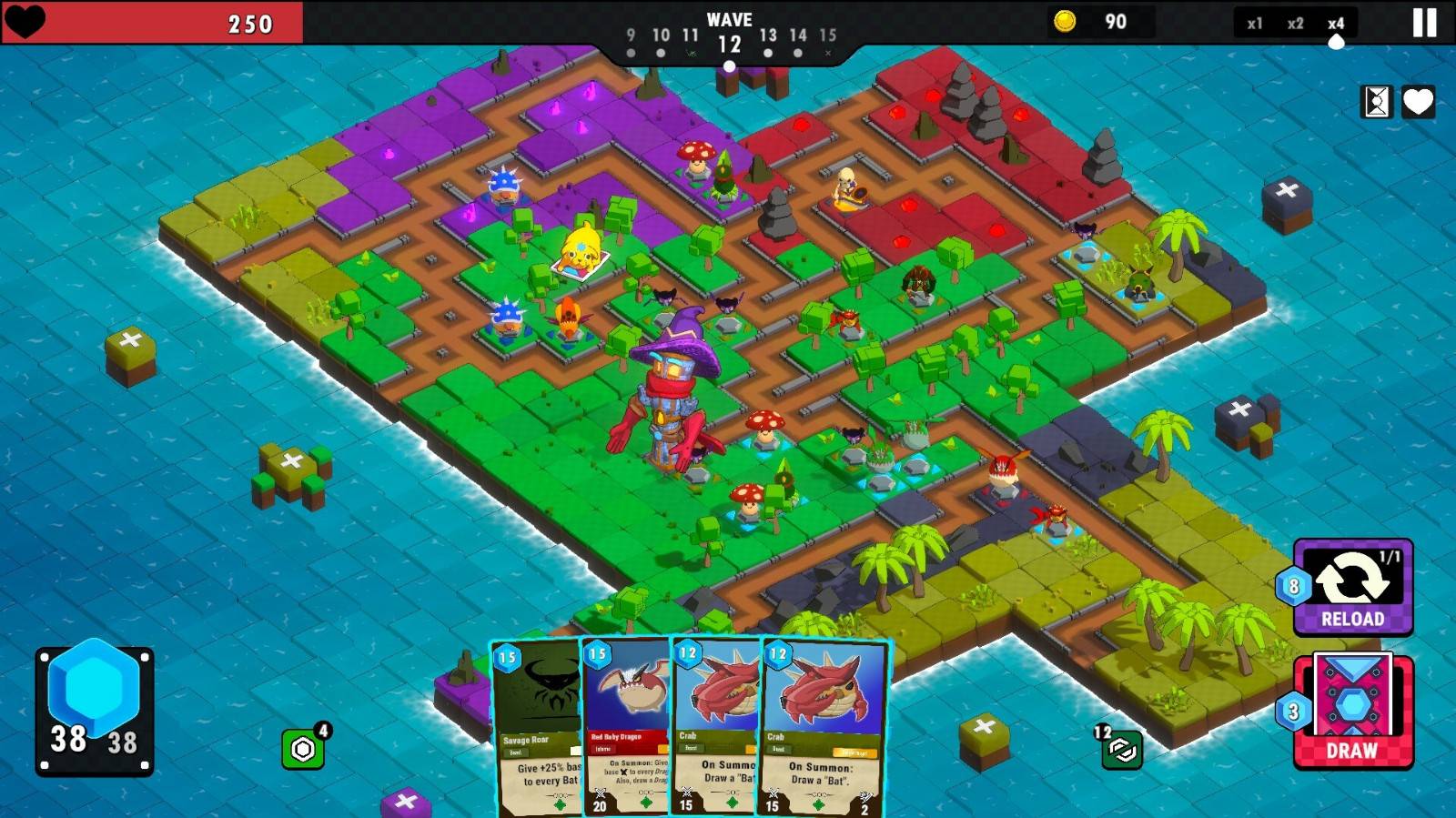
Task: Click the wave 12 indicator dot
Action: click(x=731, y=65)
